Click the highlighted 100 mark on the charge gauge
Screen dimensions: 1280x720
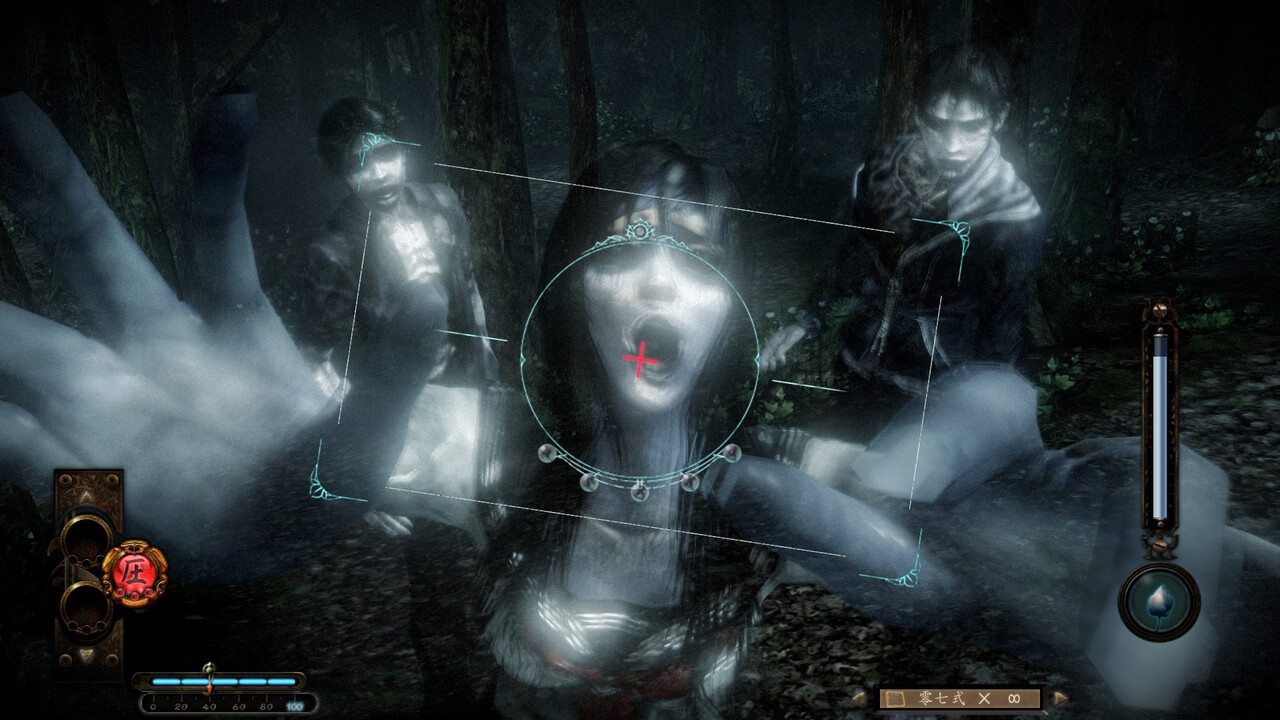[293, 704]
